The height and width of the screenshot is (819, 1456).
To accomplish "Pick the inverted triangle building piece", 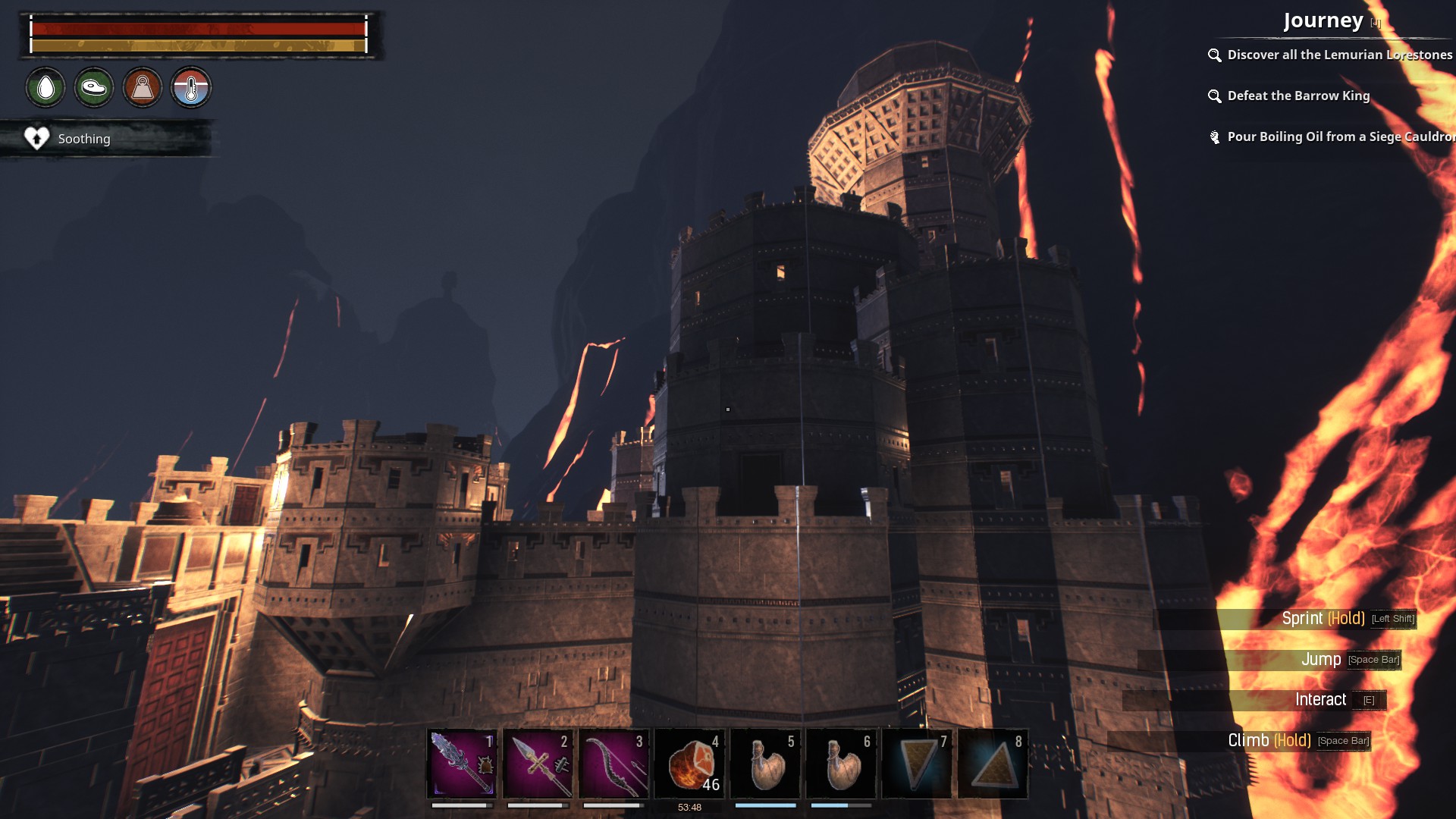I will (x=917, y=764).
